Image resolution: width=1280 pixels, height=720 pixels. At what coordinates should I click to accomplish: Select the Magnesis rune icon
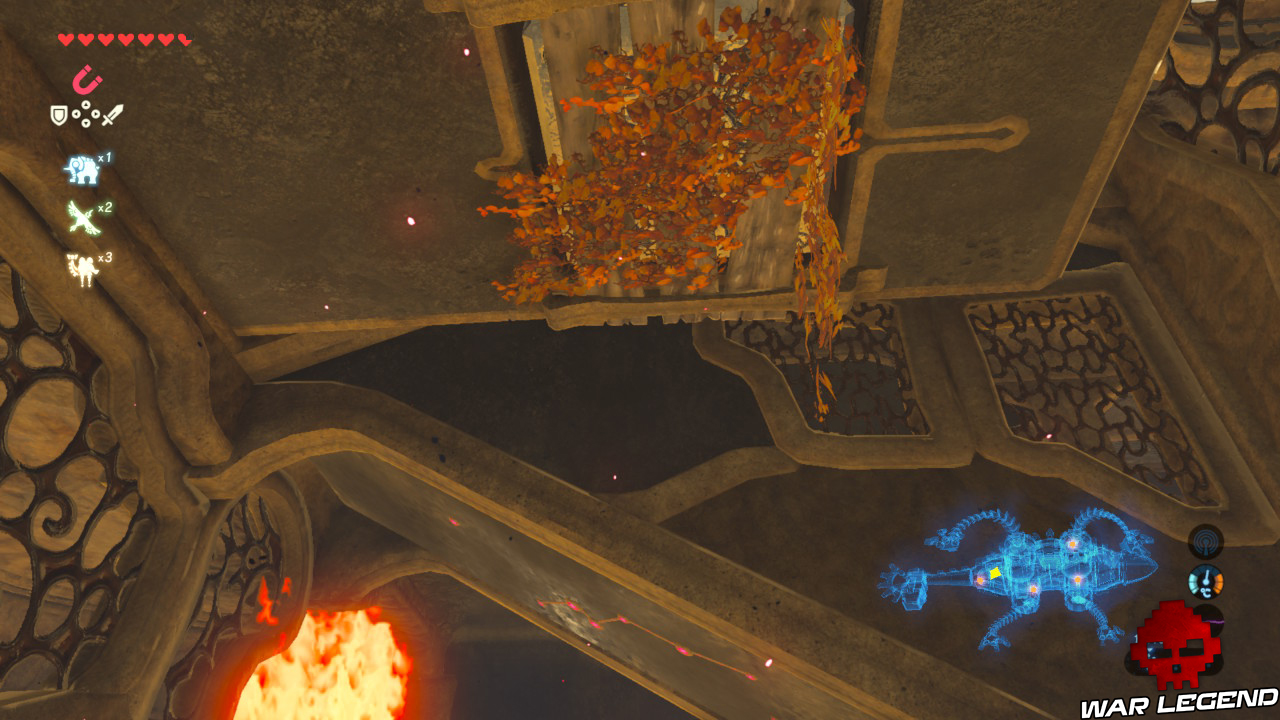[x=89, y=80]
